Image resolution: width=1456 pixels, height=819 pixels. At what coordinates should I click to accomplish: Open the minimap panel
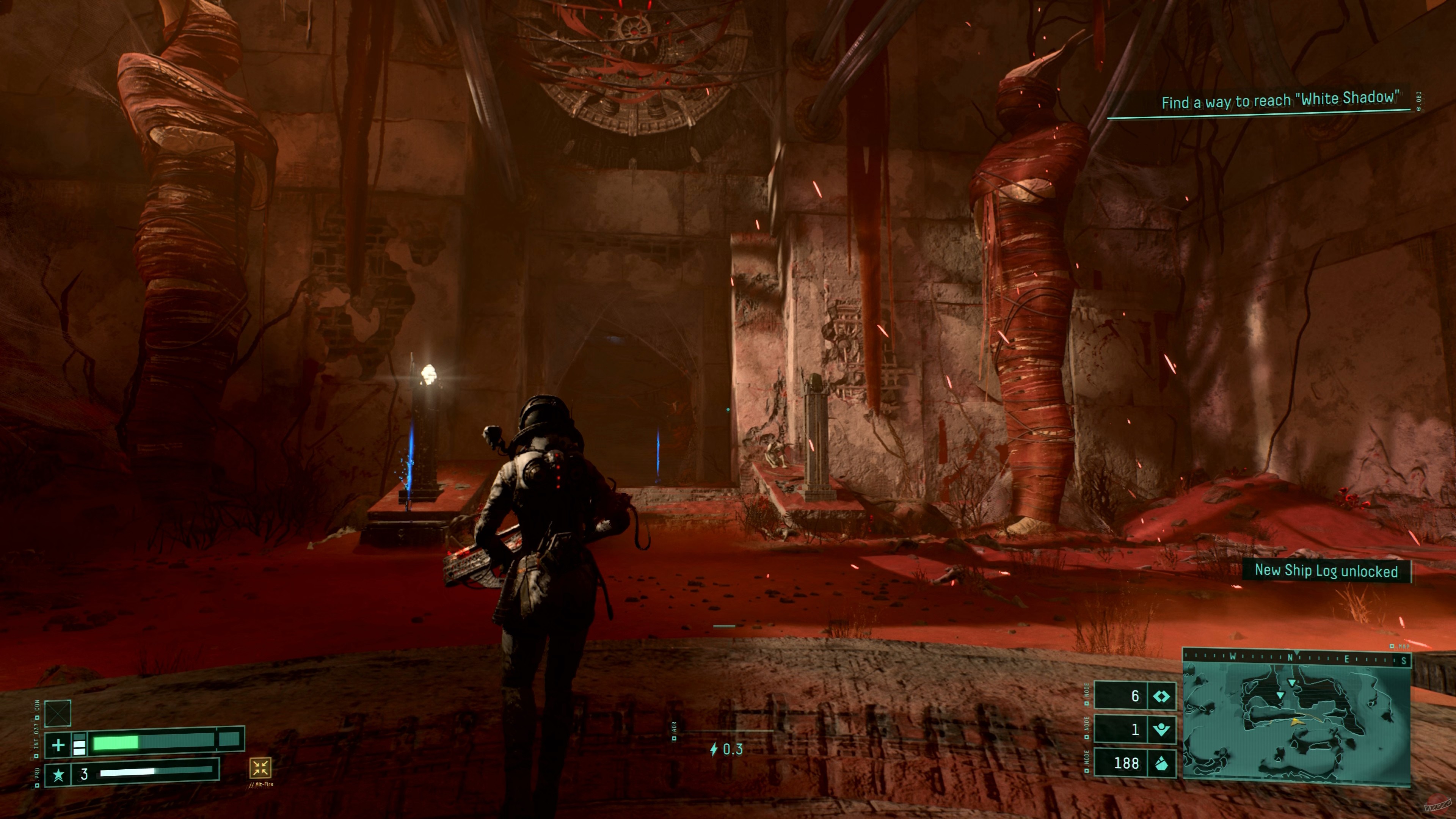pyautogui.click(x=1297, y=723)
